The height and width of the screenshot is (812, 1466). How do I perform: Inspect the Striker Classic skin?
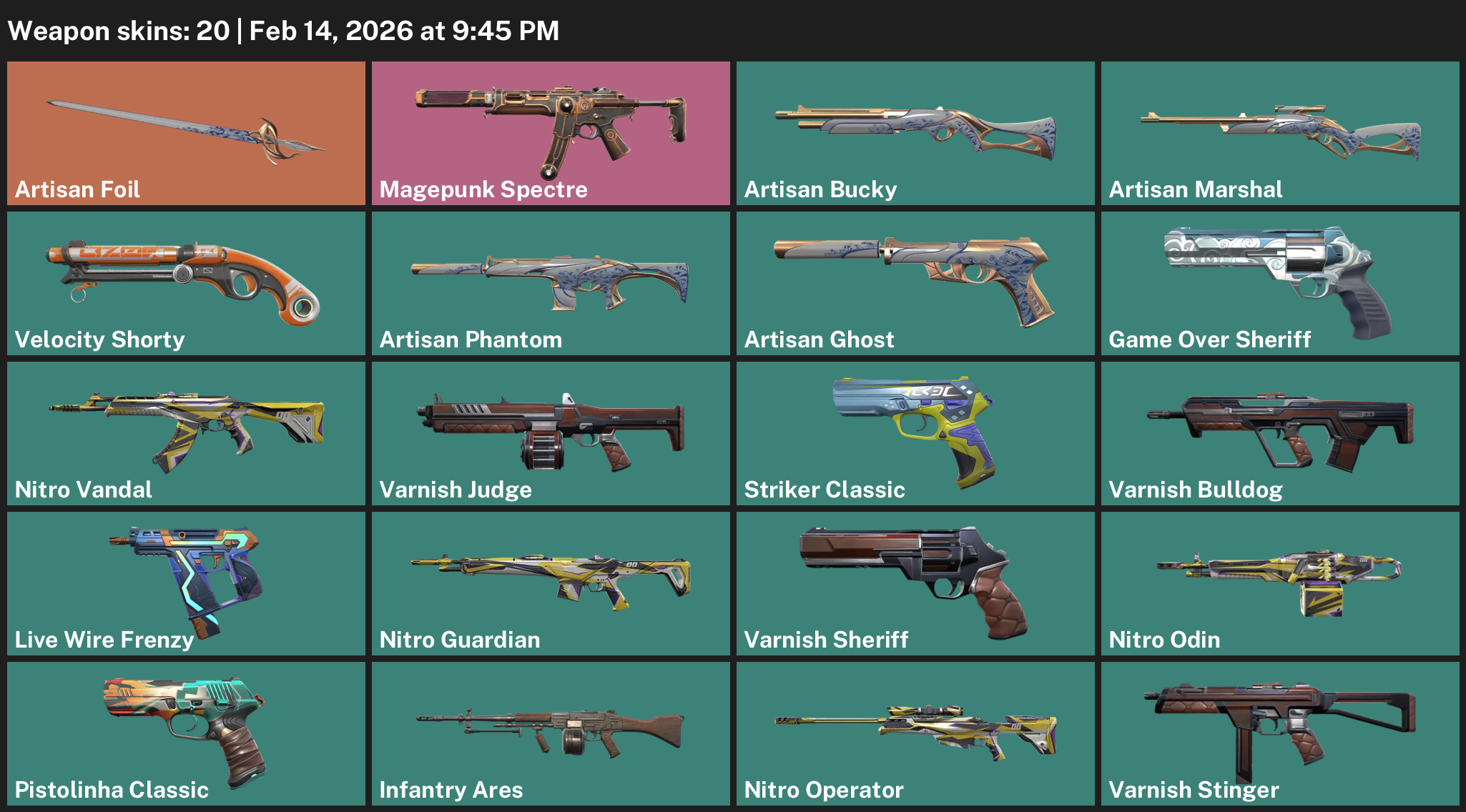[915, 432]
